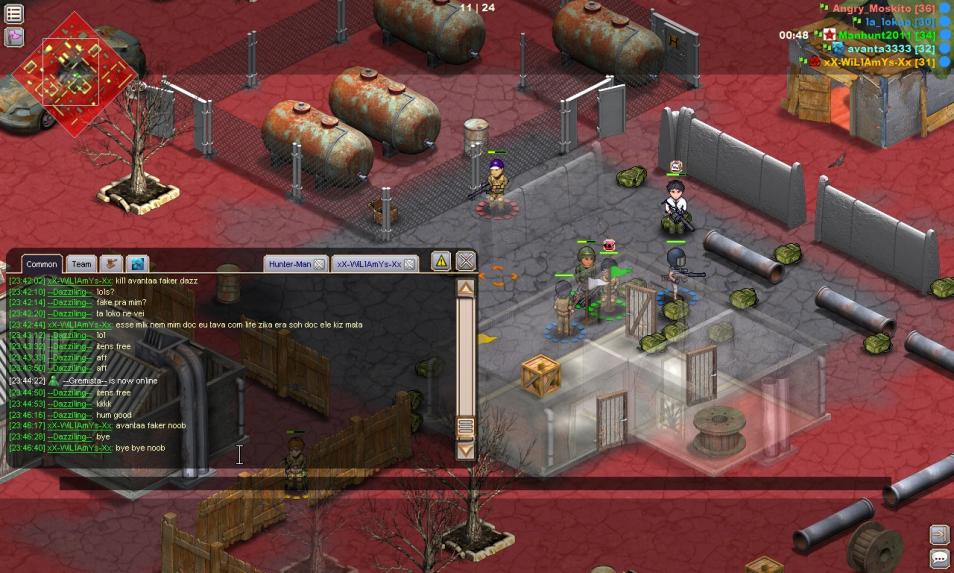The width and height of the screenshot is (954, 573).
Task: Open the list menu button
Action: 15,14
